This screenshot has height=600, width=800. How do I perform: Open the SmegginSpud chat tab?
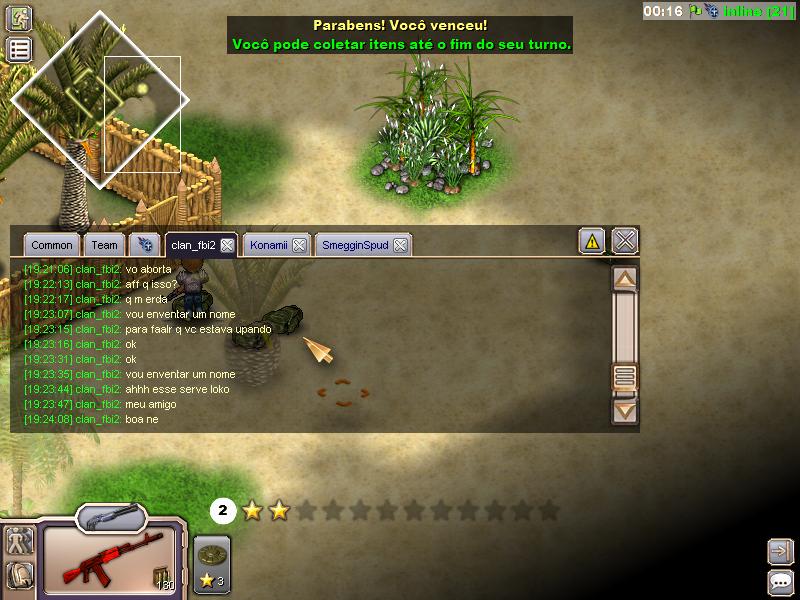point(355,245)
